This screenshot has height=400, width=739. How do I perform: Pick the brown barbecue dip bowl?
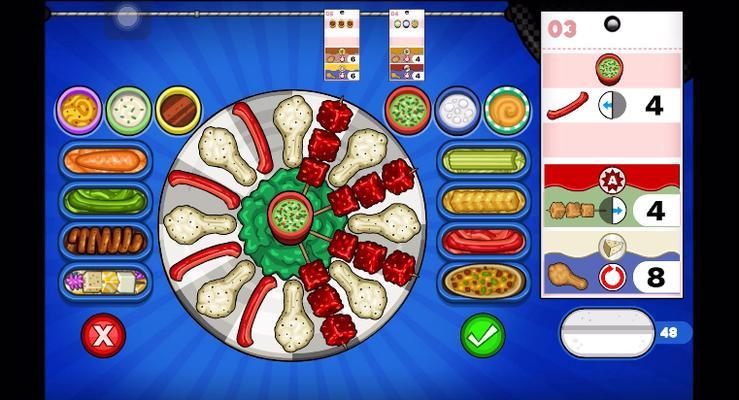point(179,110)
